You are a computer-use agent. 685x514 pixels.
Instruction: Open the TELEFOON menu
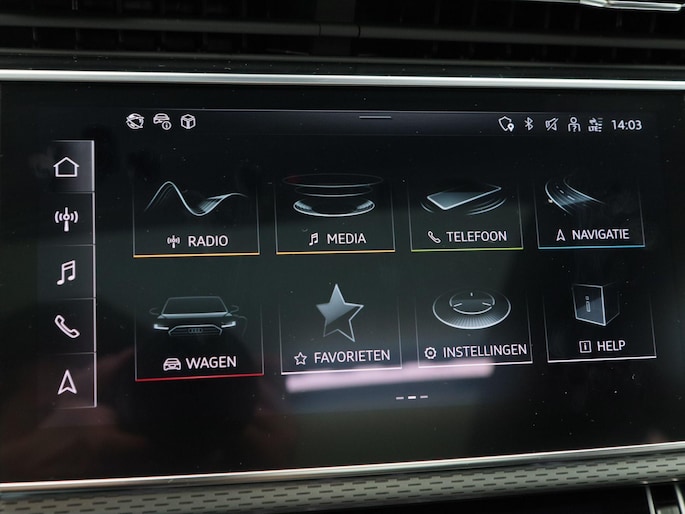466,211
